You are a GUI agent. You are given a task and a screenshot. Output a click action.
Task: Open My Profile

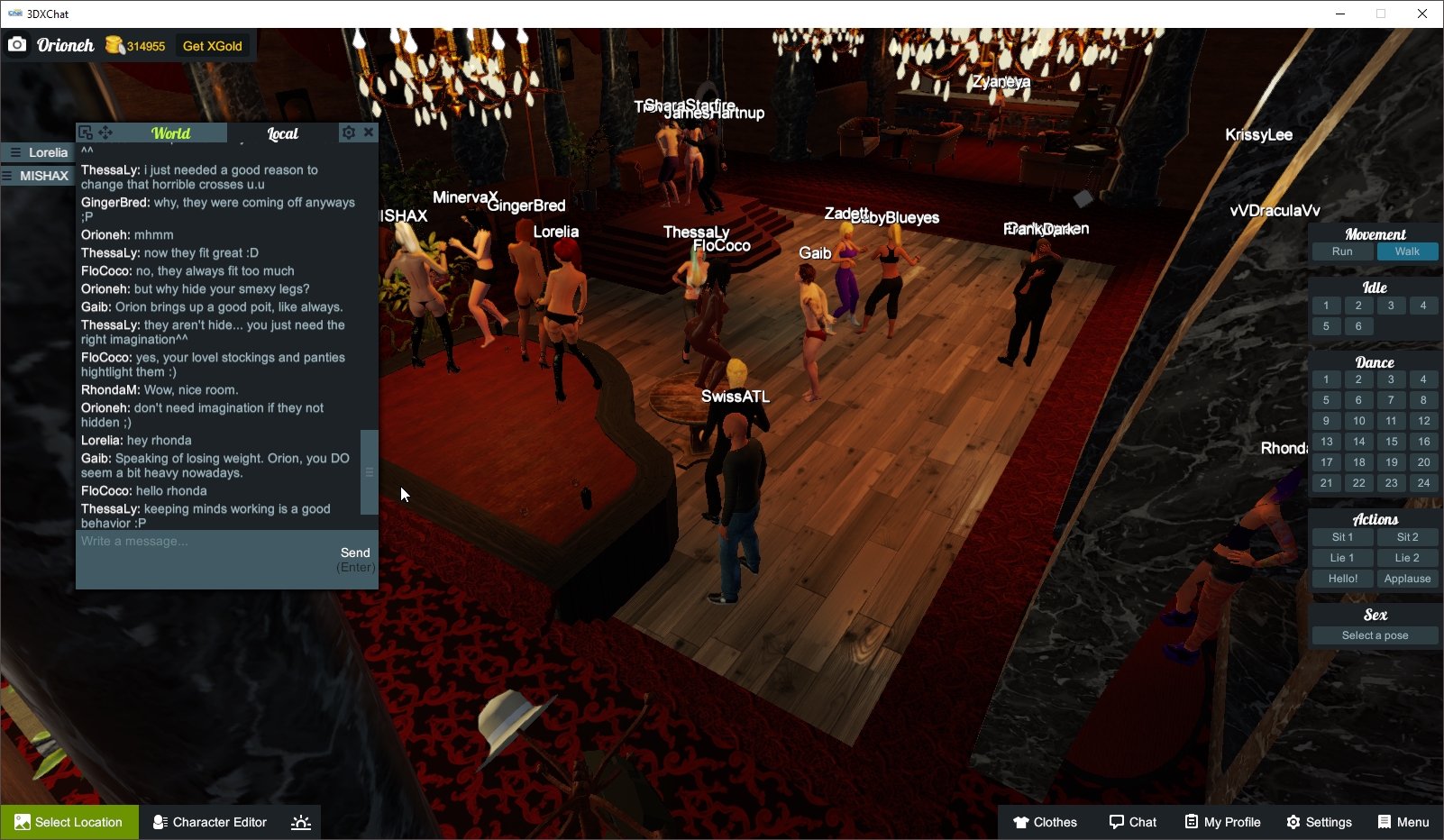click(x=1222, y=821)
